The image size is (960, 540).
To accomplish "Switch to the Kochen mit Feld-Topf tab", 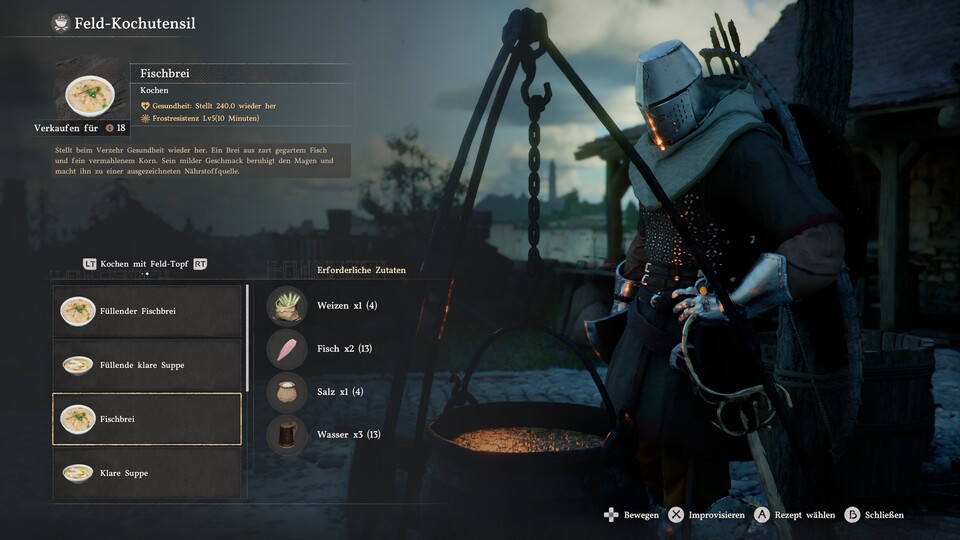I will [x=146, y=264].
